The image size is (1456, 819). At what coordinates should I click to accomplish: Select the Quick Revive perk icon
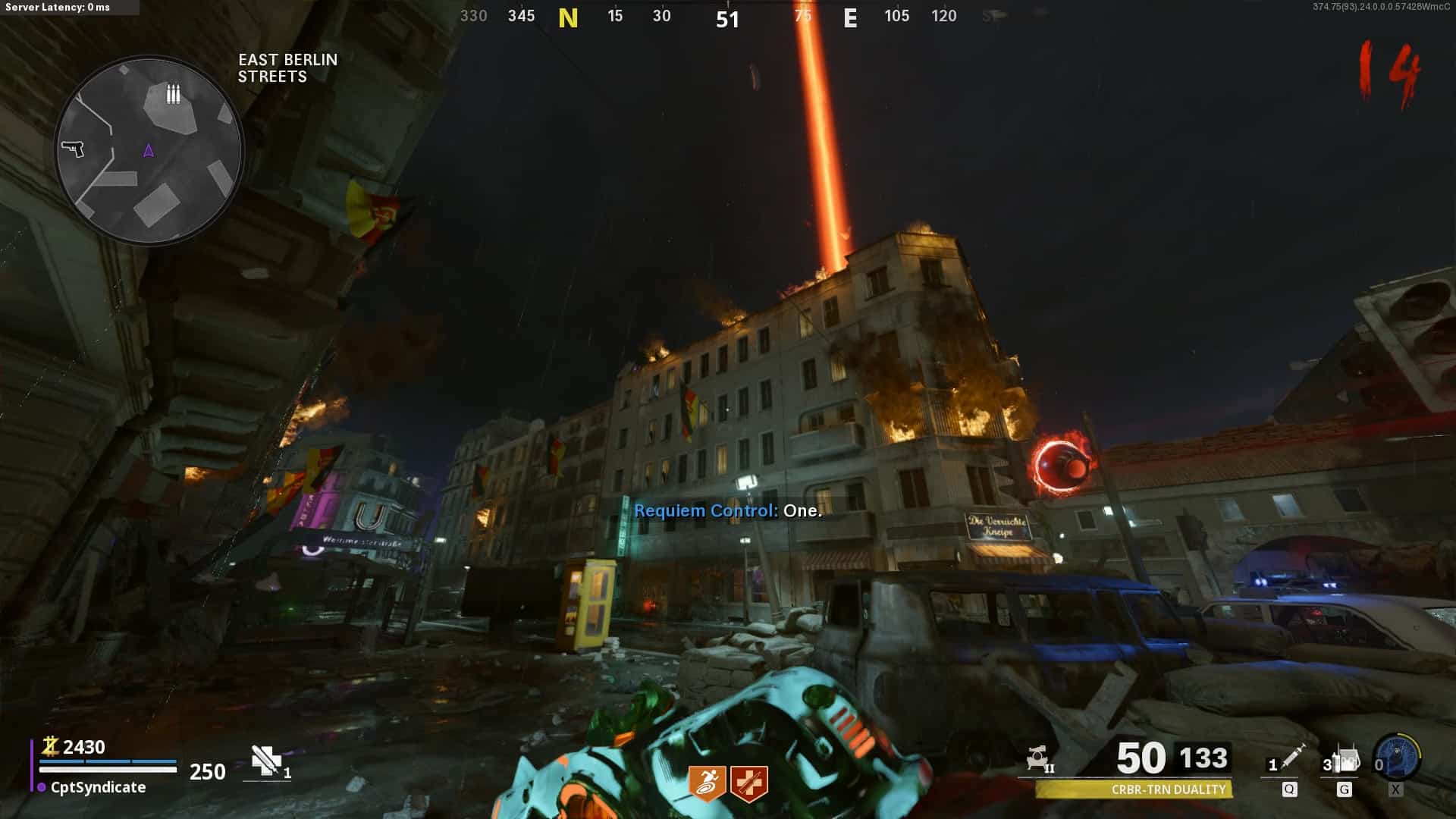coord(749,783)
